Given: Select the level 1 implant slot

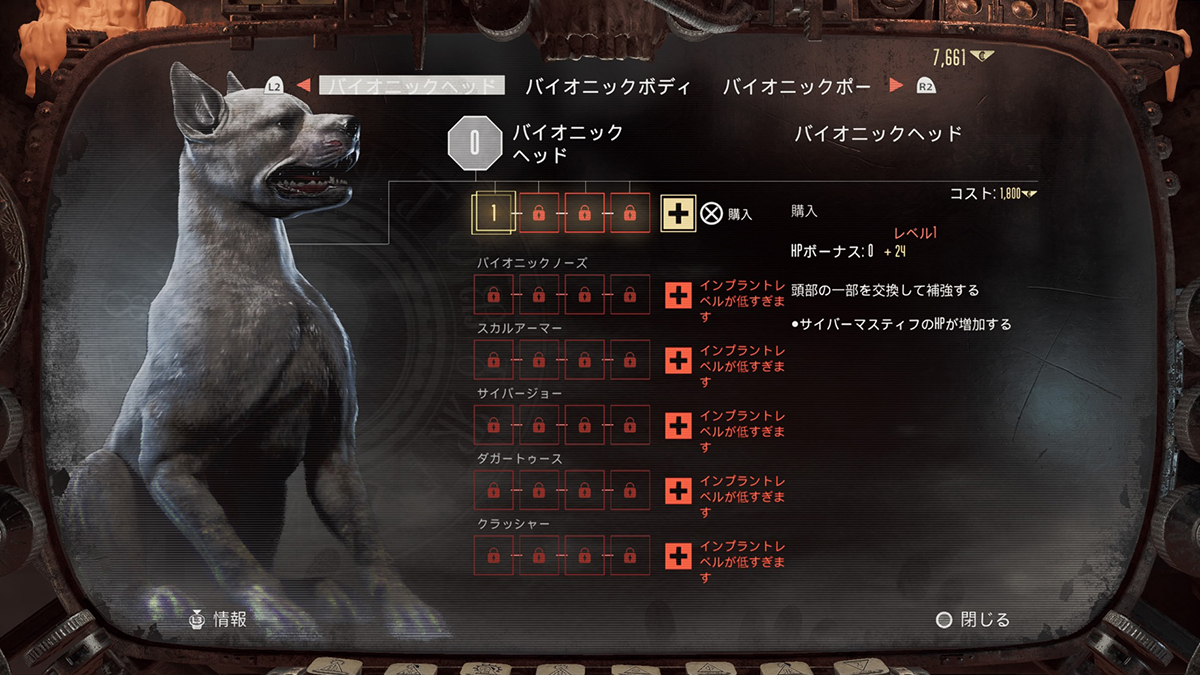Looking at the screenshot, I should (493, 213).
